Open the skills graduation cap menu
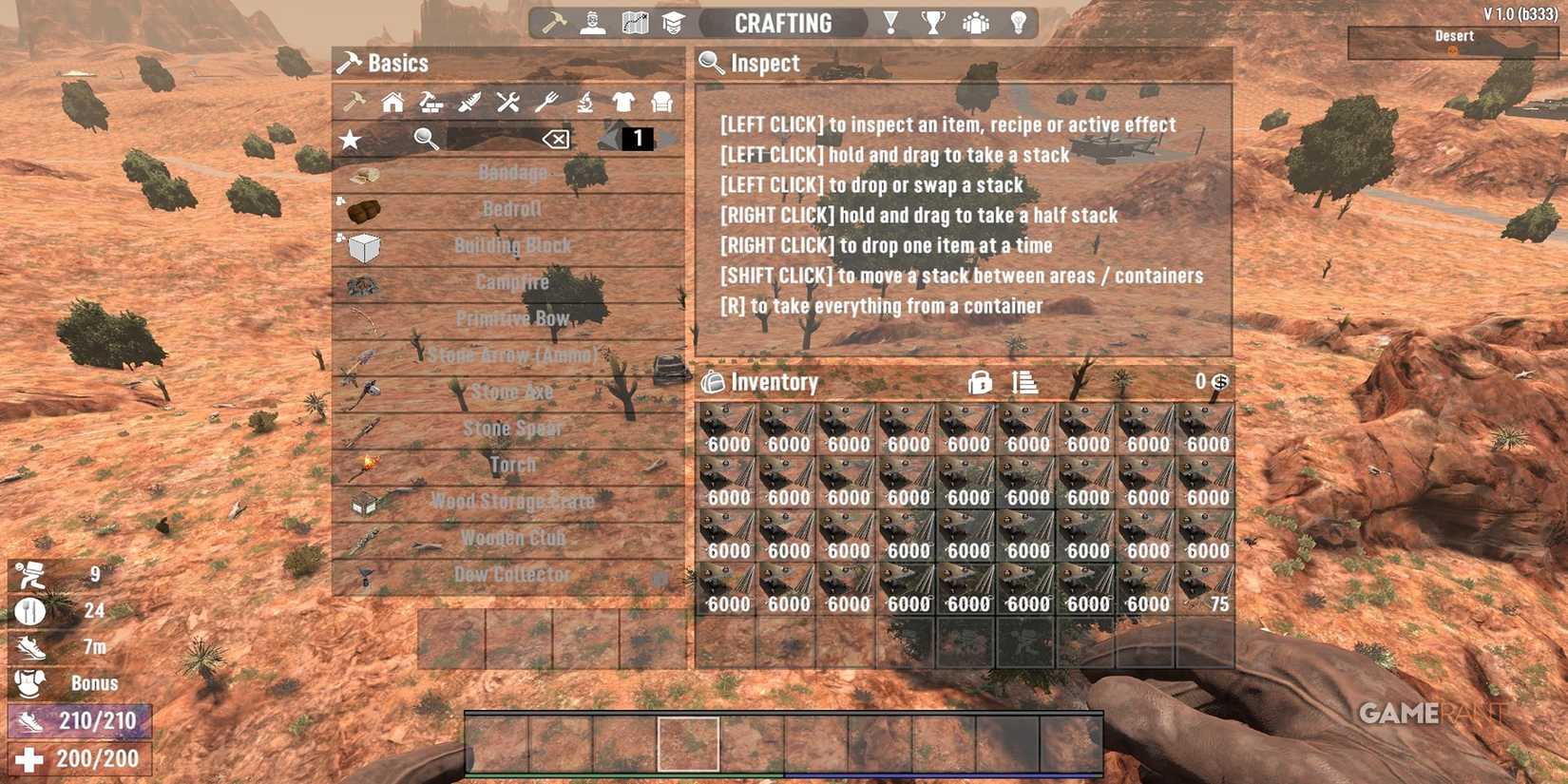The width and height of the screenshot is (1568, 784). [675, 22]
